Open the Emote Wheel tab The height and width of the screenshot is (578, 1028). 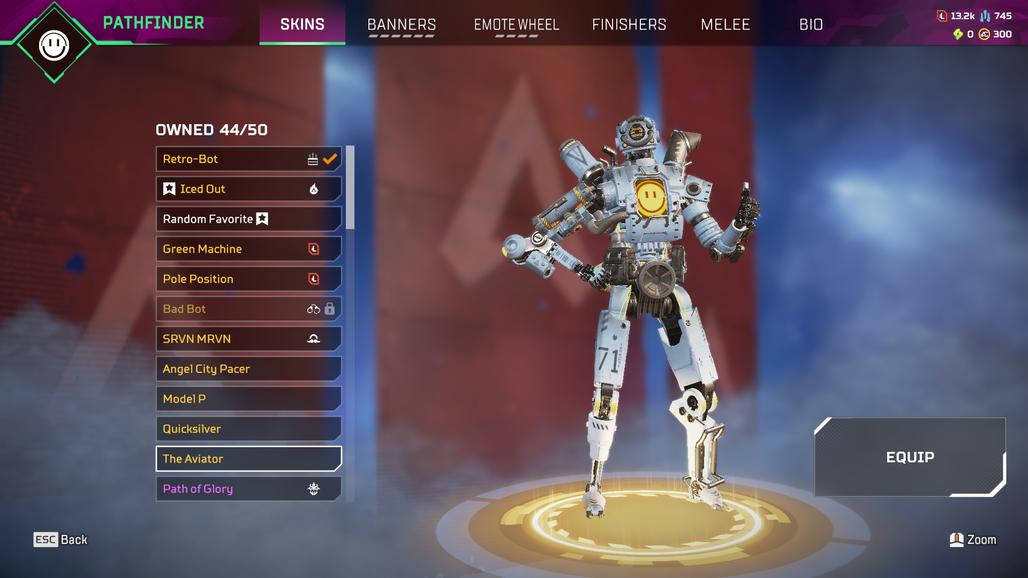click(x=516, y=24)
